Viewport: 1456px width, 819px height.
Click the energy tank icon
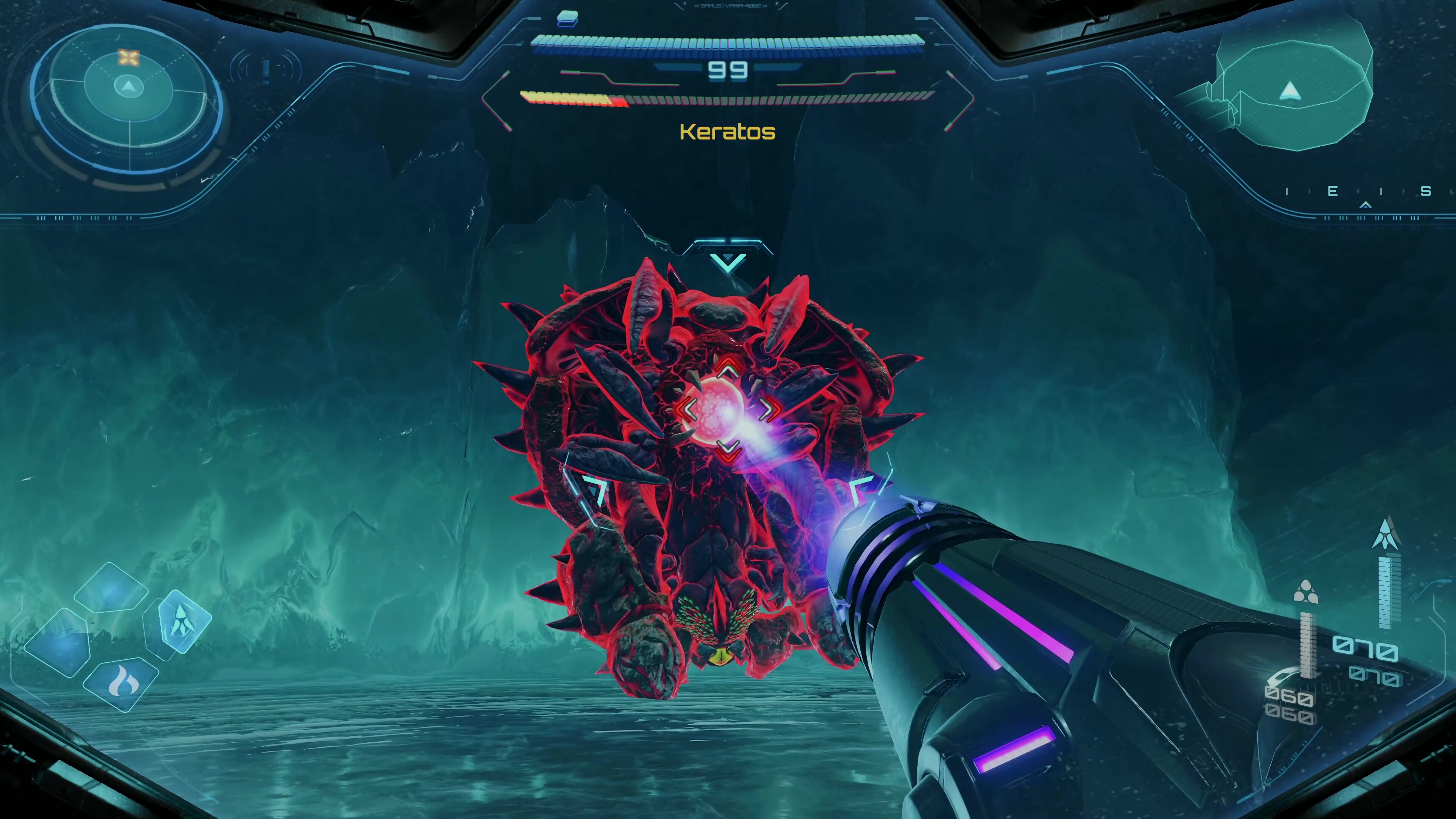tap(568, 19)
